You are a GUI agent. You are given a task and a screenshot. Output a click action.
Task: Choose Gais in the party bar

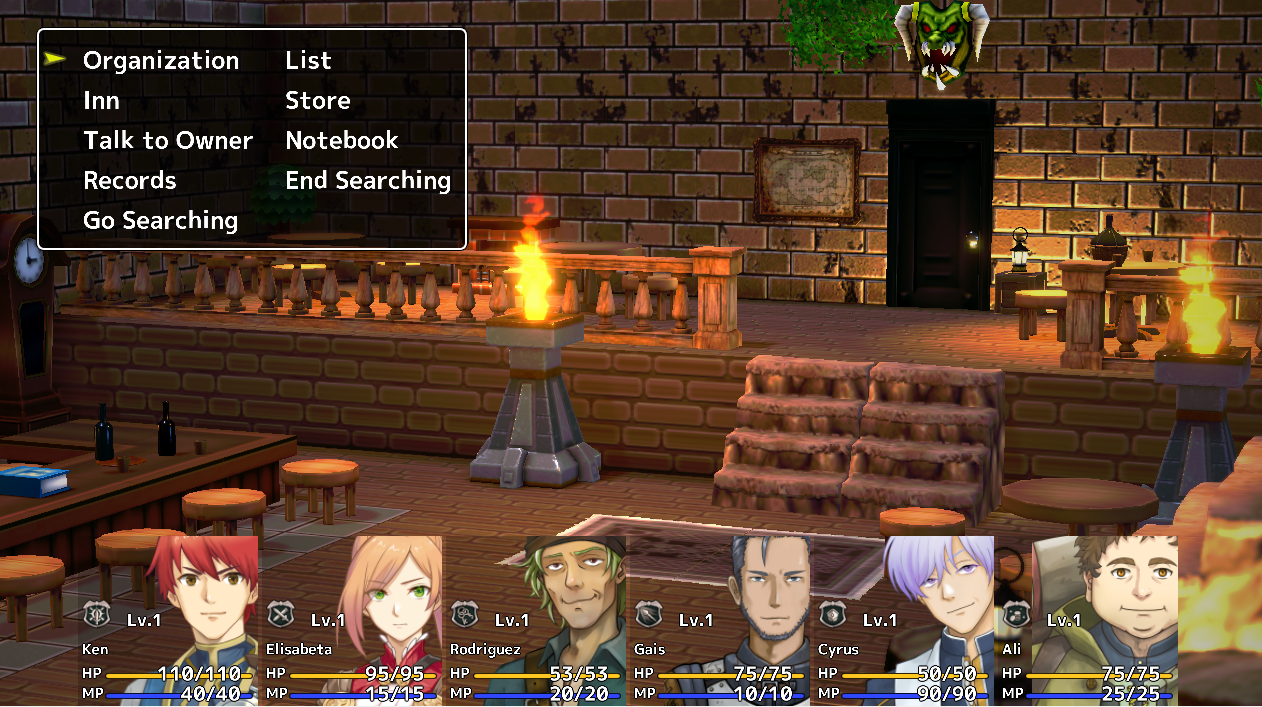(721, 620)
